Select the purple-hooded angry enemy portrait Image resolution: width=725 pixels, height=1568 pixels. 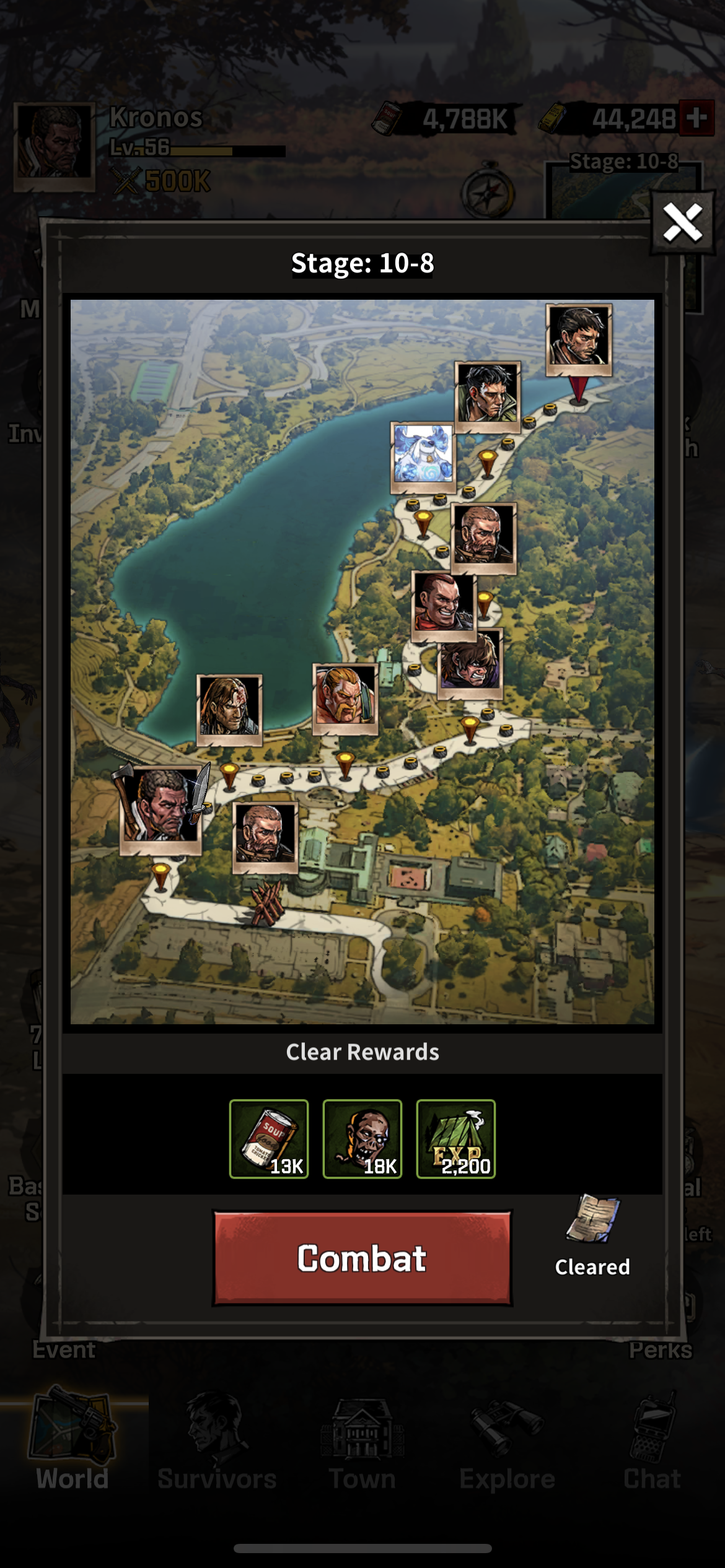click(470, 663)
